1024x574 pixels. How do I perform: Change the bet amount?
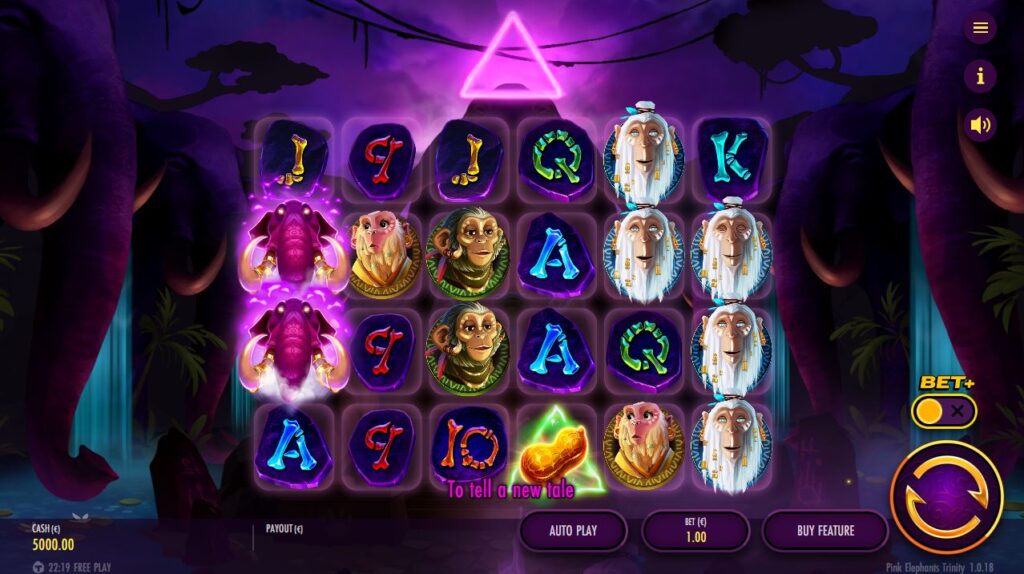click(696, 531)
